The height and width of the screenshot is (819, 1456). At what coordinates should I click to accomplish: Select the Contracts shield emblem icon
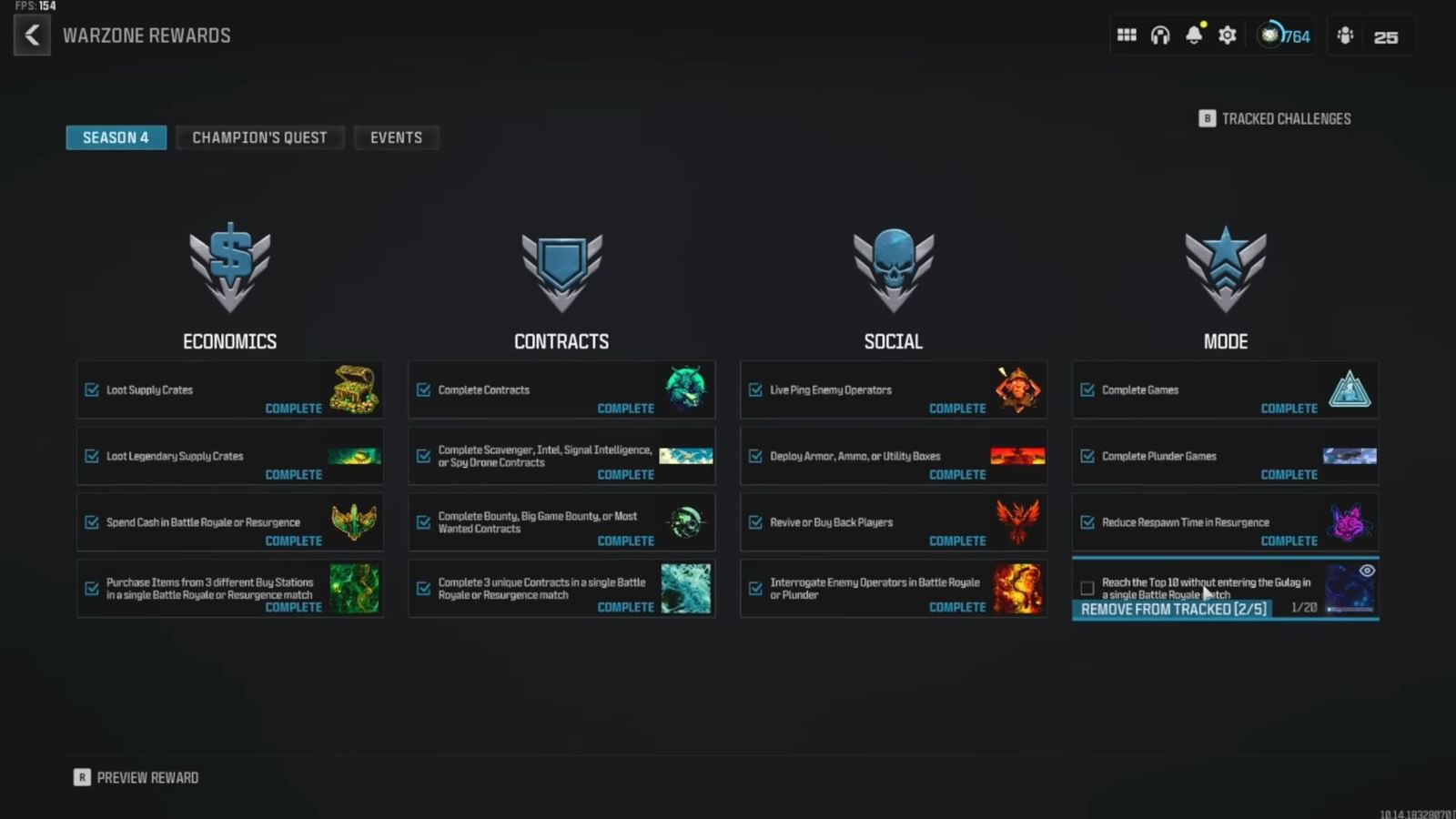pos(561,268)
